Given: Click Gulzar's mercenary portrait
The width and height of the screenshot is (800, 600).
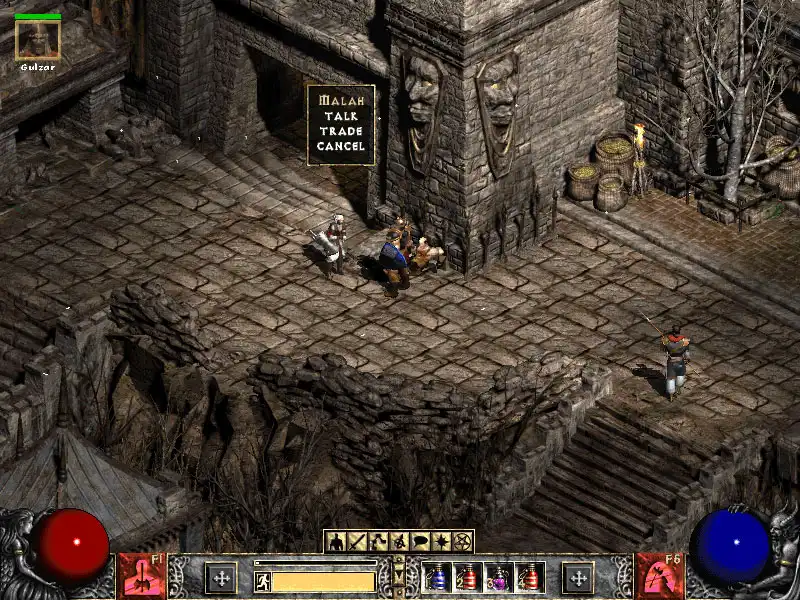Looking at the screenshot, I should coord(38,40).
